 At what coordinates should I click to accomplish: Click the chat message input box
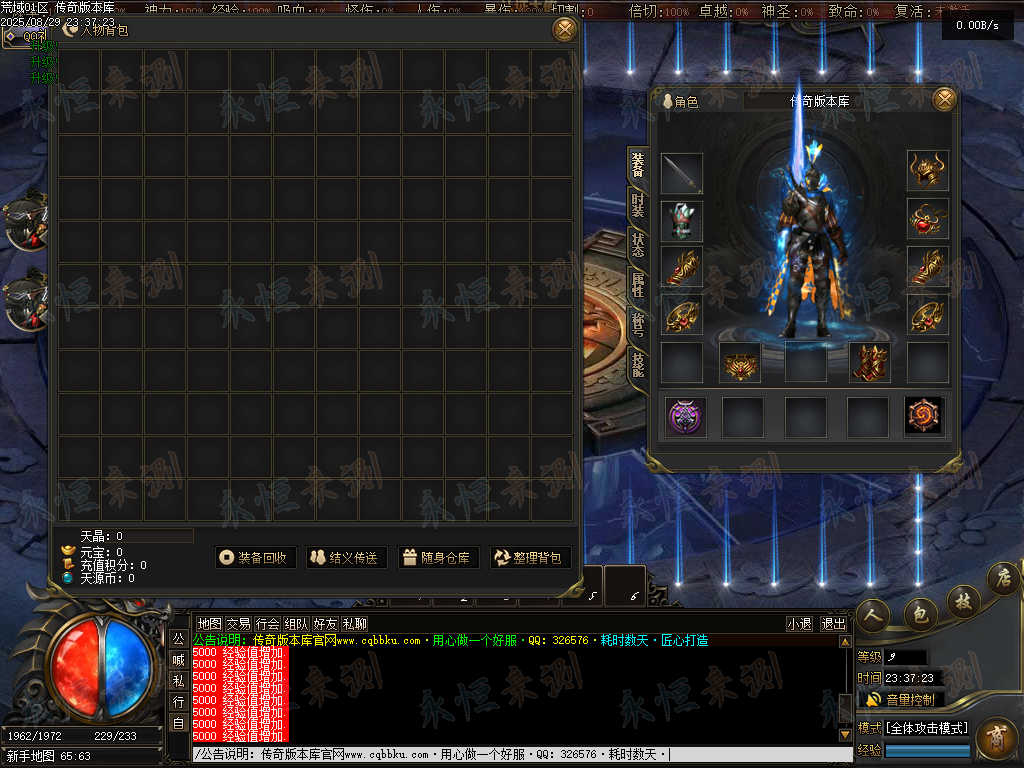[520, 755]
